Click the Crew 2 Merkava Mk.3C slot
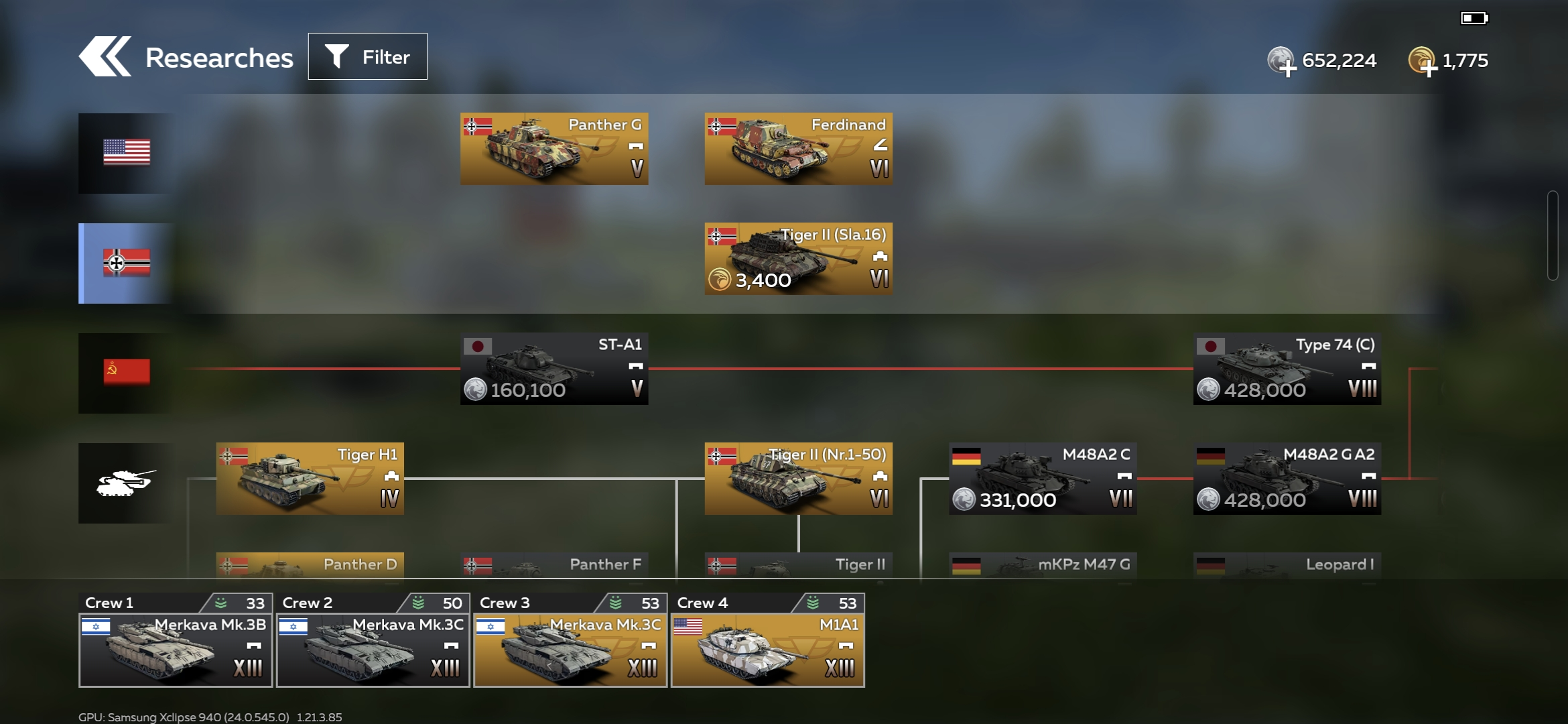The image size is (1568, 724). coord(373,640)
